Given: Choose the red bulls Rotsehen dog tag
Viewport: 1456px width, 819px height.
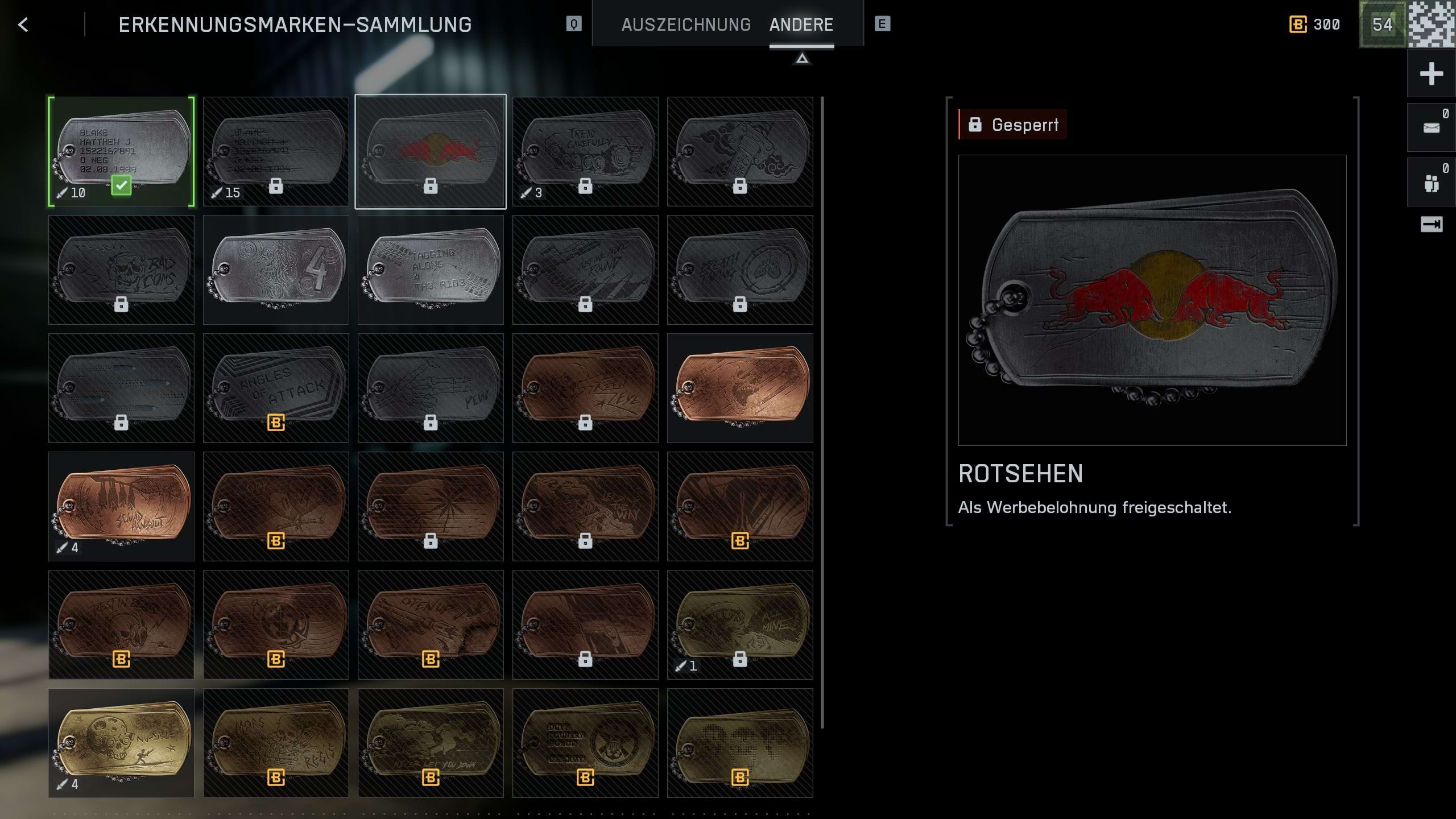Looking at the screenshot, I should [x=431, y=151].
